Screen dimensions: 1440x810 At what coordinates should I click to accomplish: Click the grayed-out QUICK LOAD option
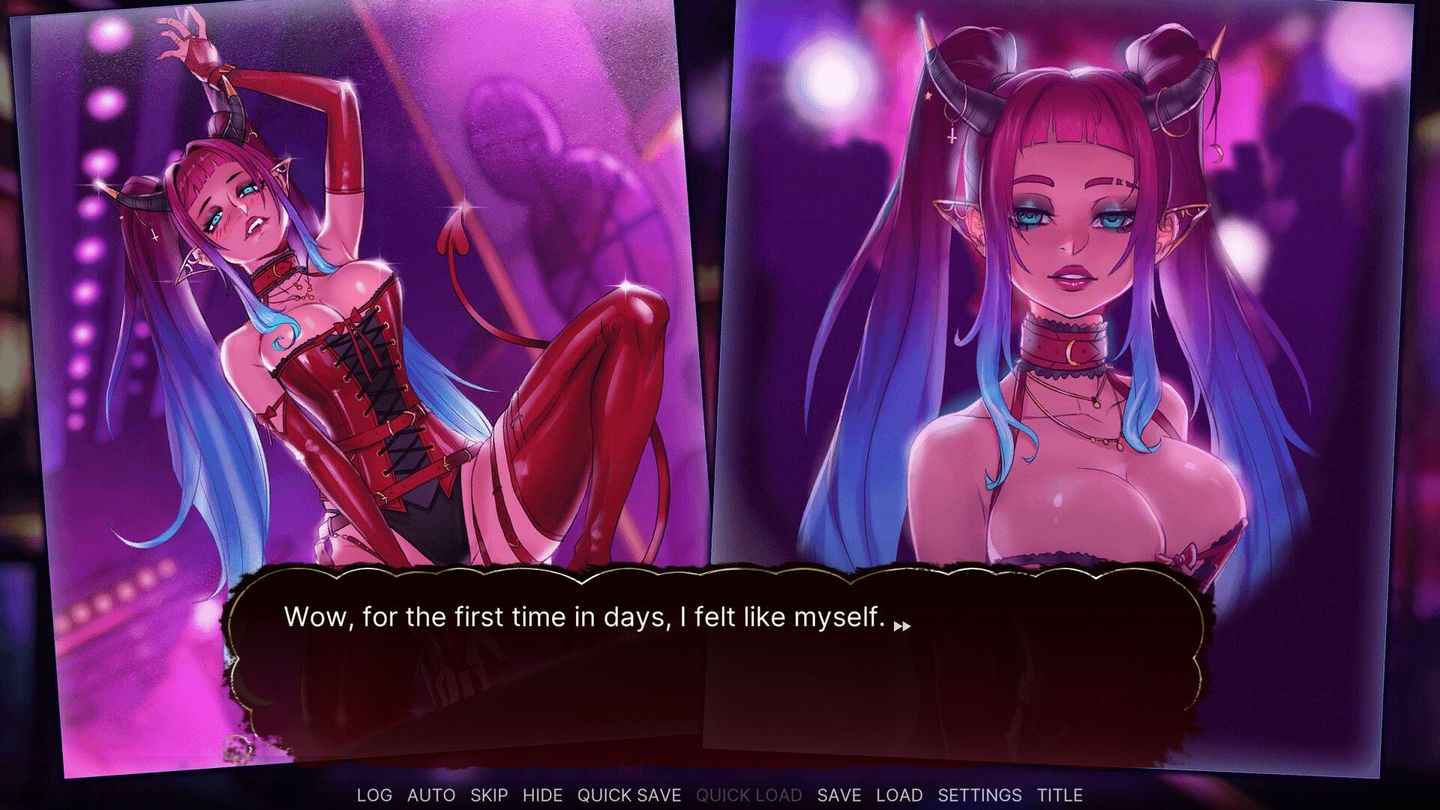[x=749, y=795]
